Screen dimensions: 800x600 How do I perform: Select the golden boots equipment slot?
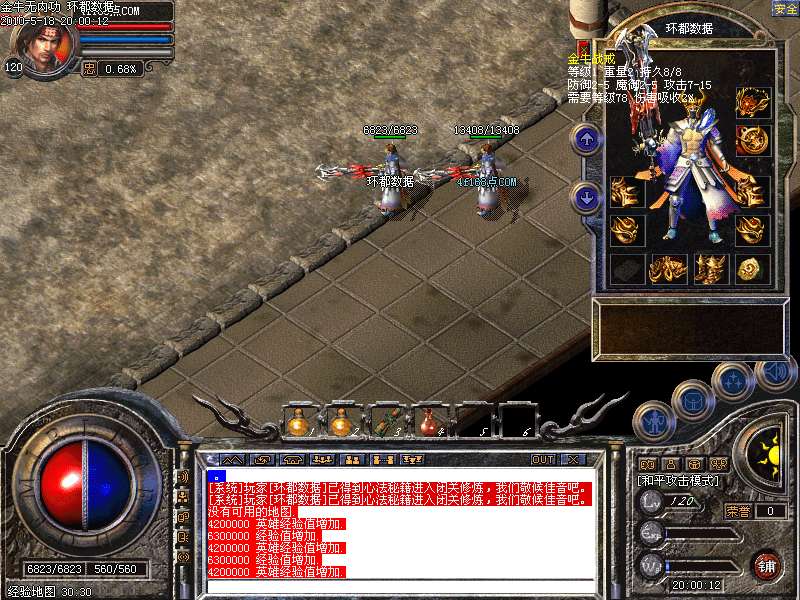pos(712,268)
